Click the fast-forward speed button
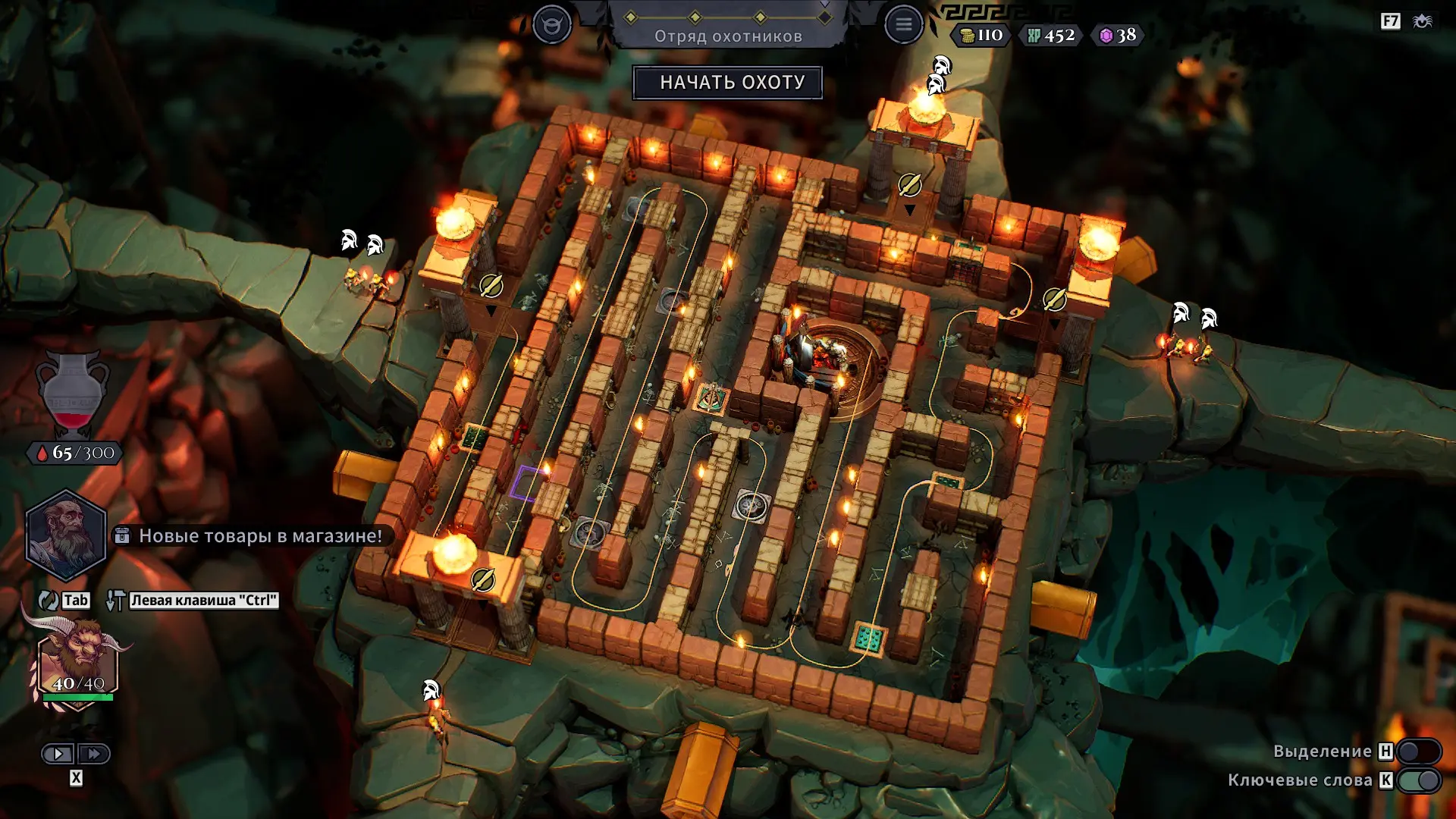 tap(94, 754)
